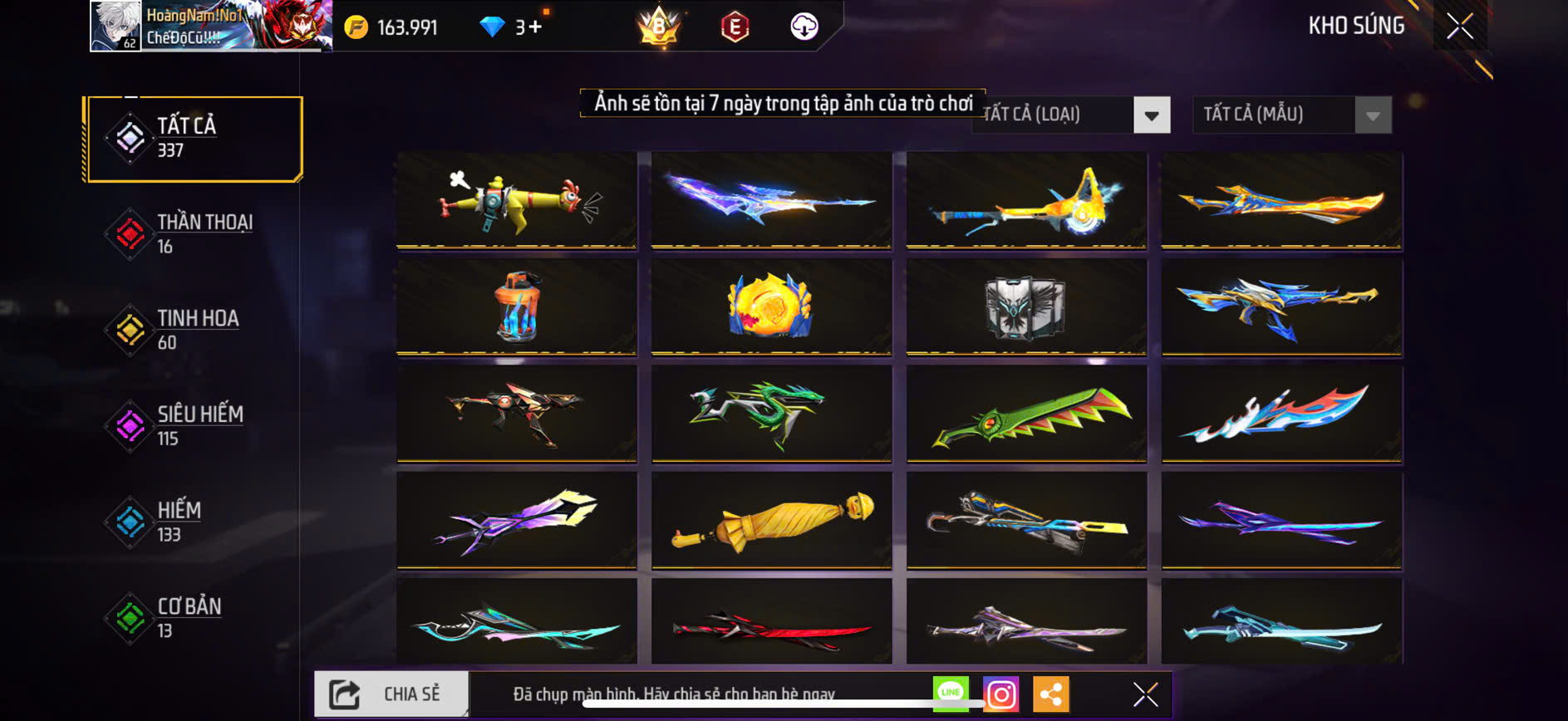Open the TẤT CẢ (LOẠI) filter dropdown
This screenshot has height=721, width=1568.
[1069, 115]
